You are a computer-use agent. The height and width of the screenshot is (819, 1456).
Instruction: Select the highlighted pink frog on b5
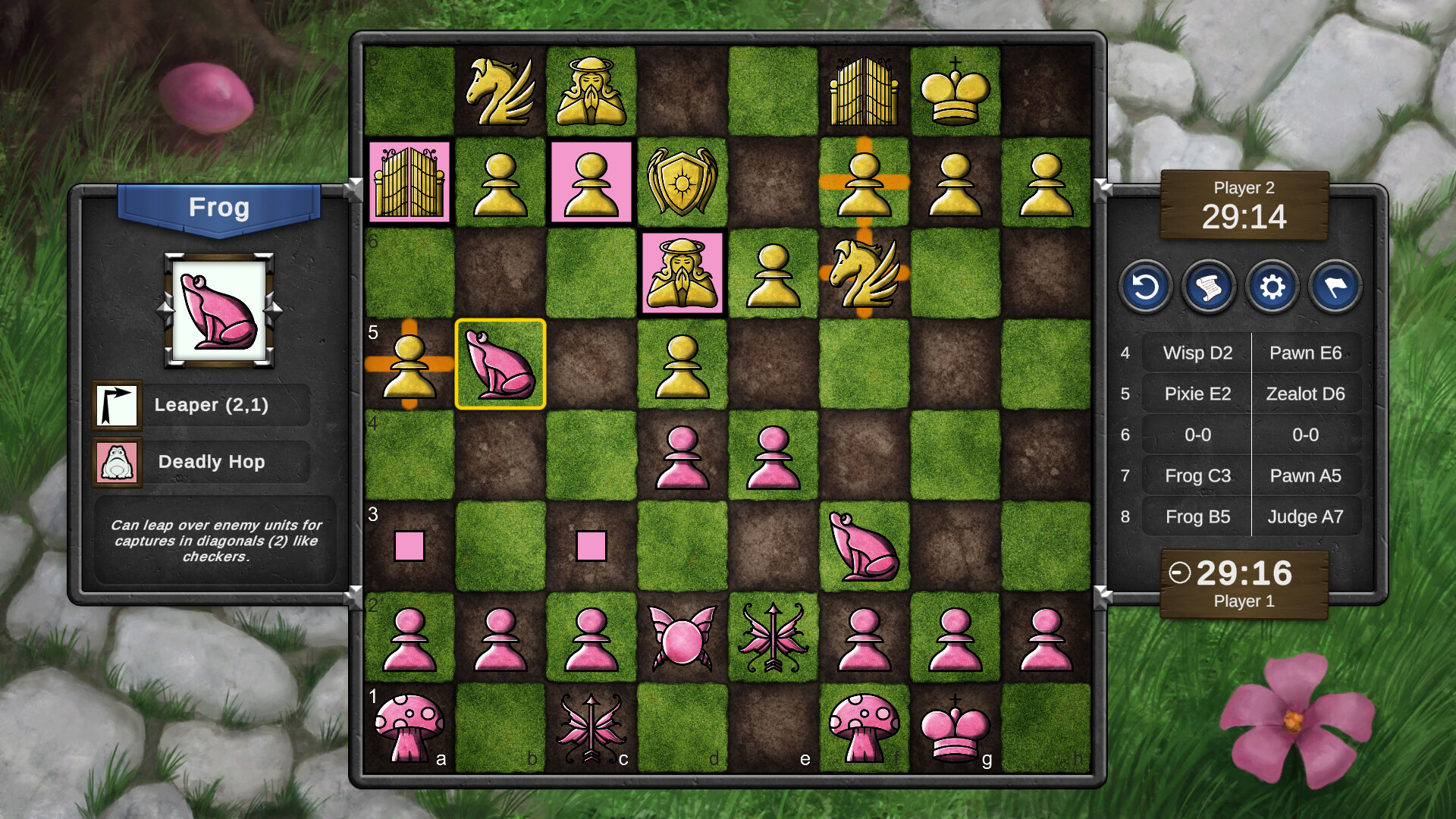point(500,366)
